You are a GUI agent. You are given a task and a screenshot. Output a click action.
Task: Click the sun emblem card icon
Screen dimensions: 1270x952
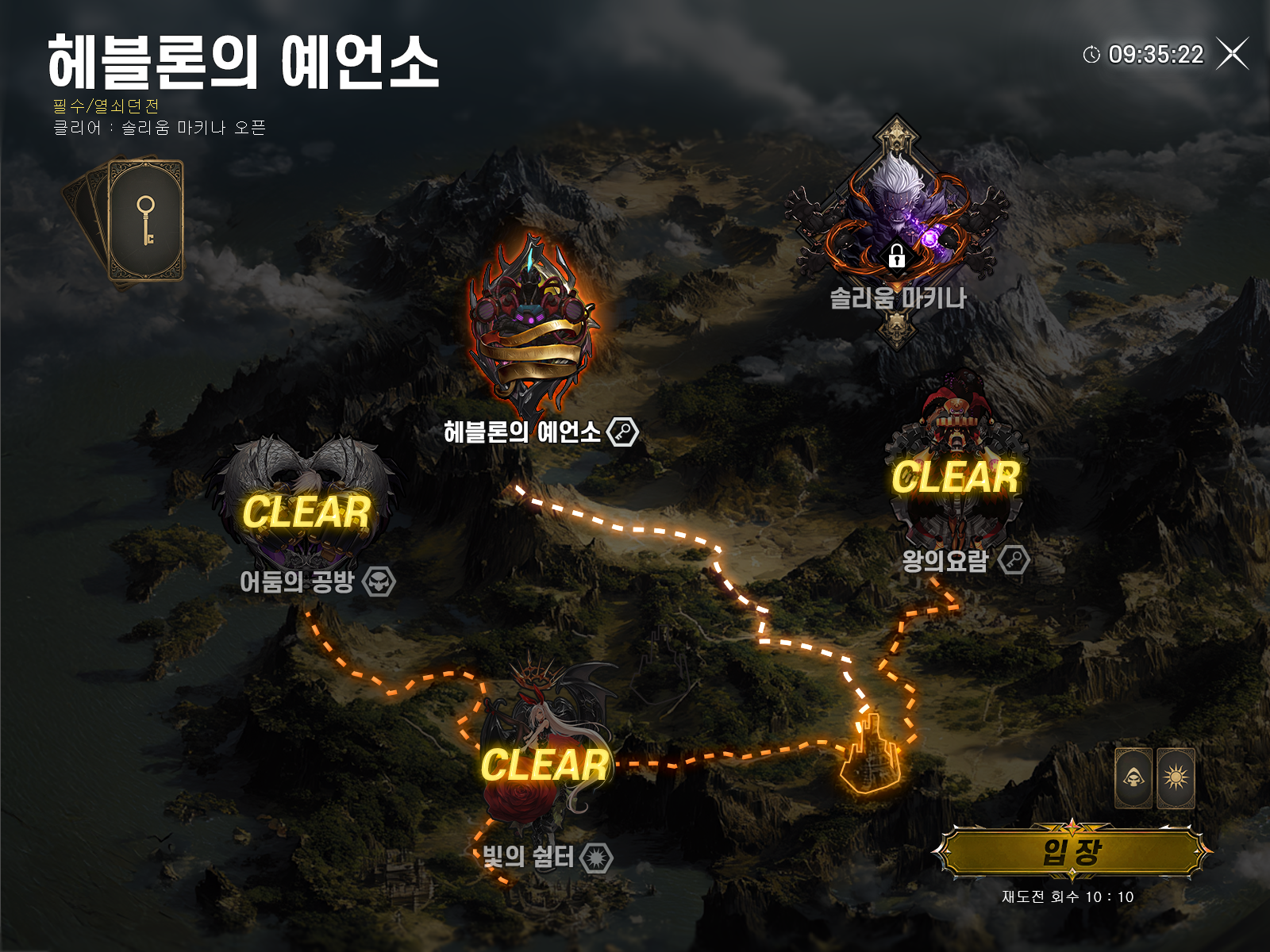coord(1176,777)
